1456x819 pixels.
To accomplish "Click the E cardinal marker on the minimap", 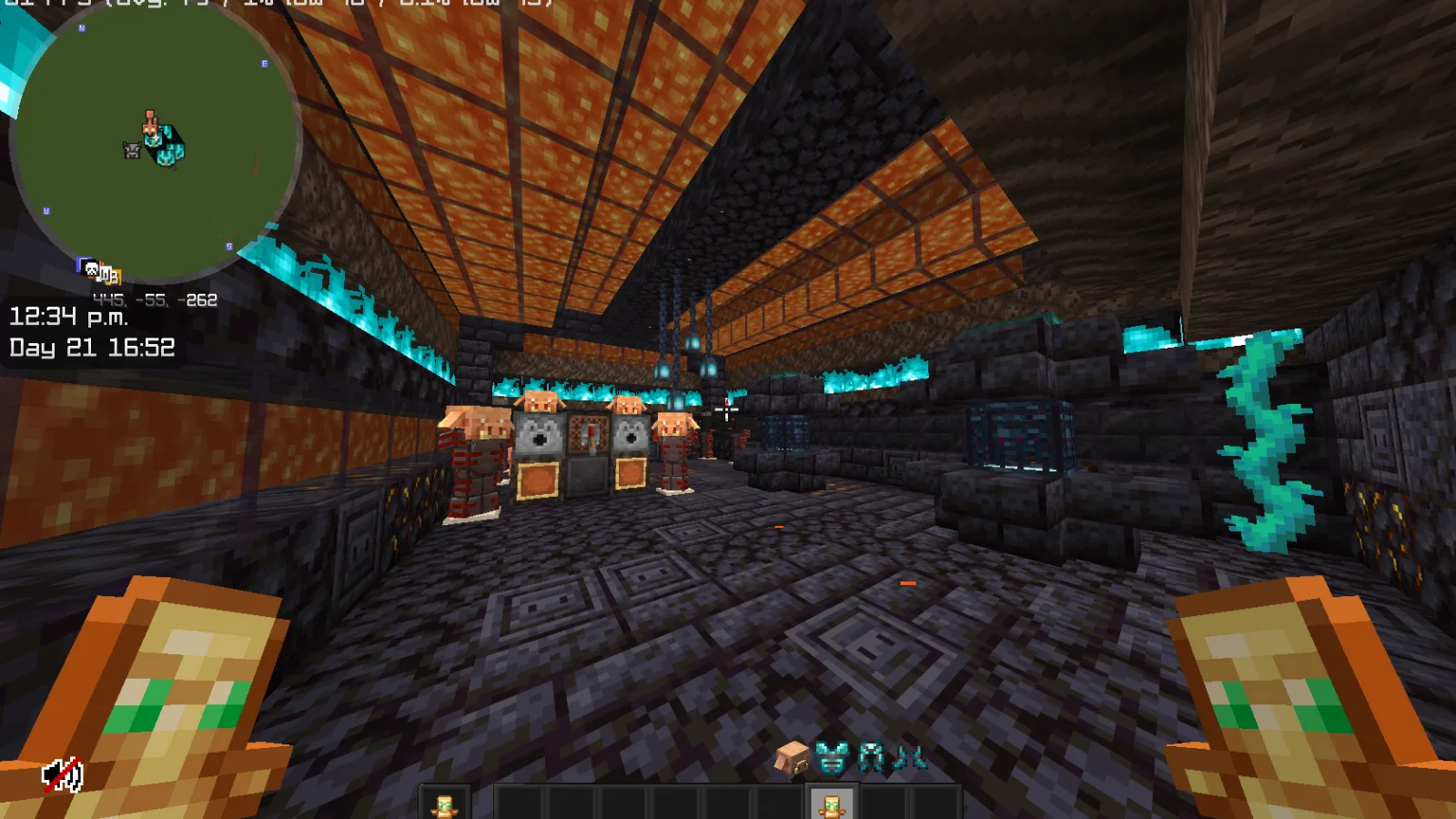I will coord(262,64).
